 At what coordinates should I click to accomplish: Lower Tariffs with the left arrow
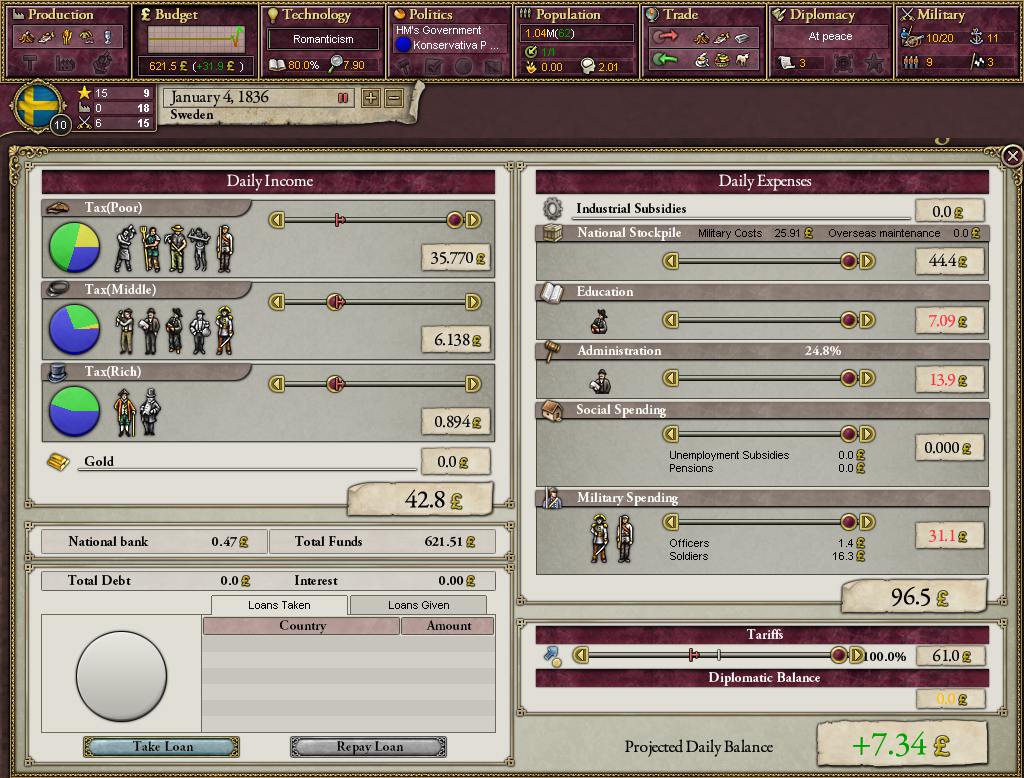[x=581, y=656]
